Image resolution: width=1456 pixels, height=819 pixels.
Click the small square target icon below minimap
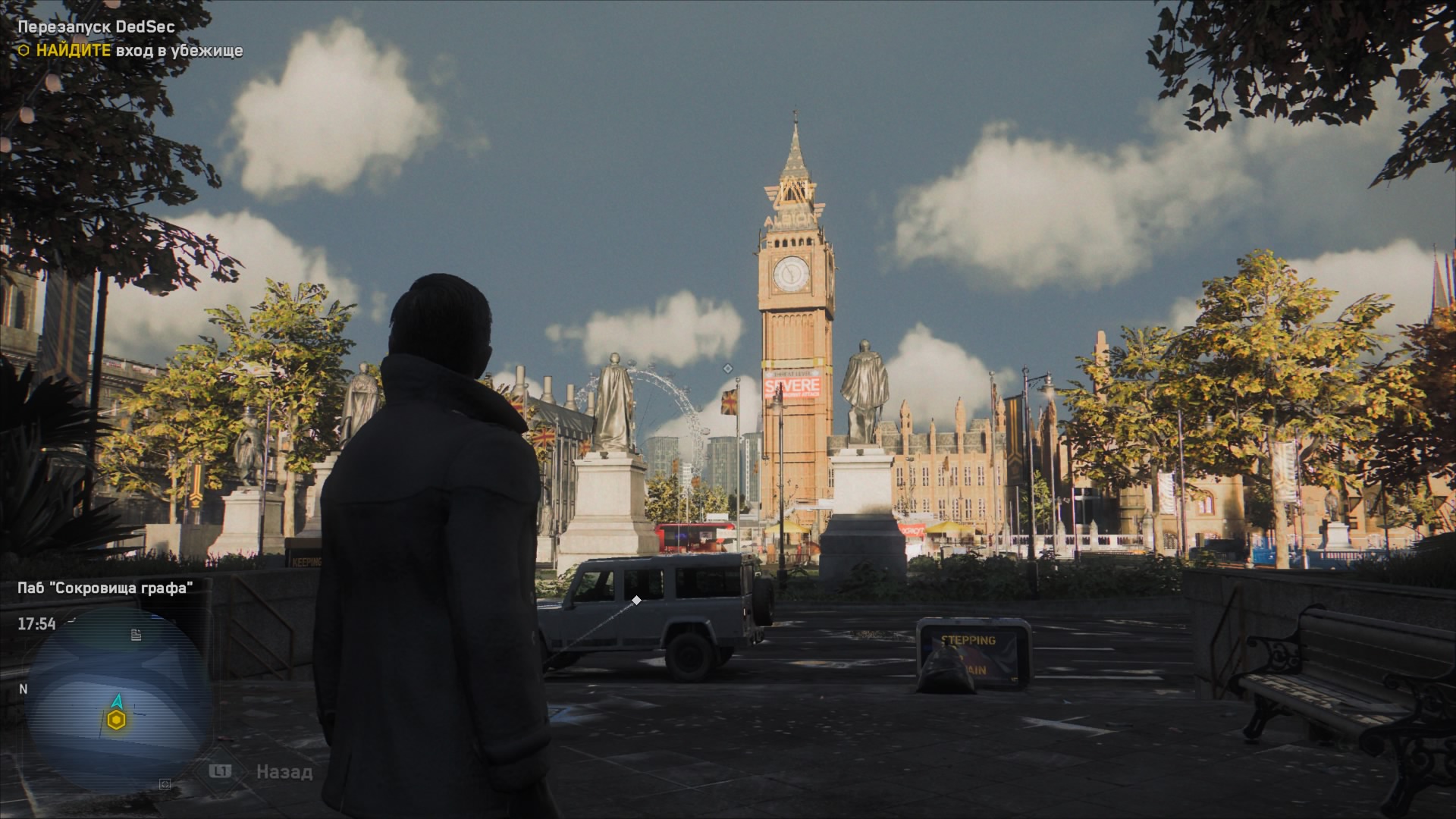point(165,784)
